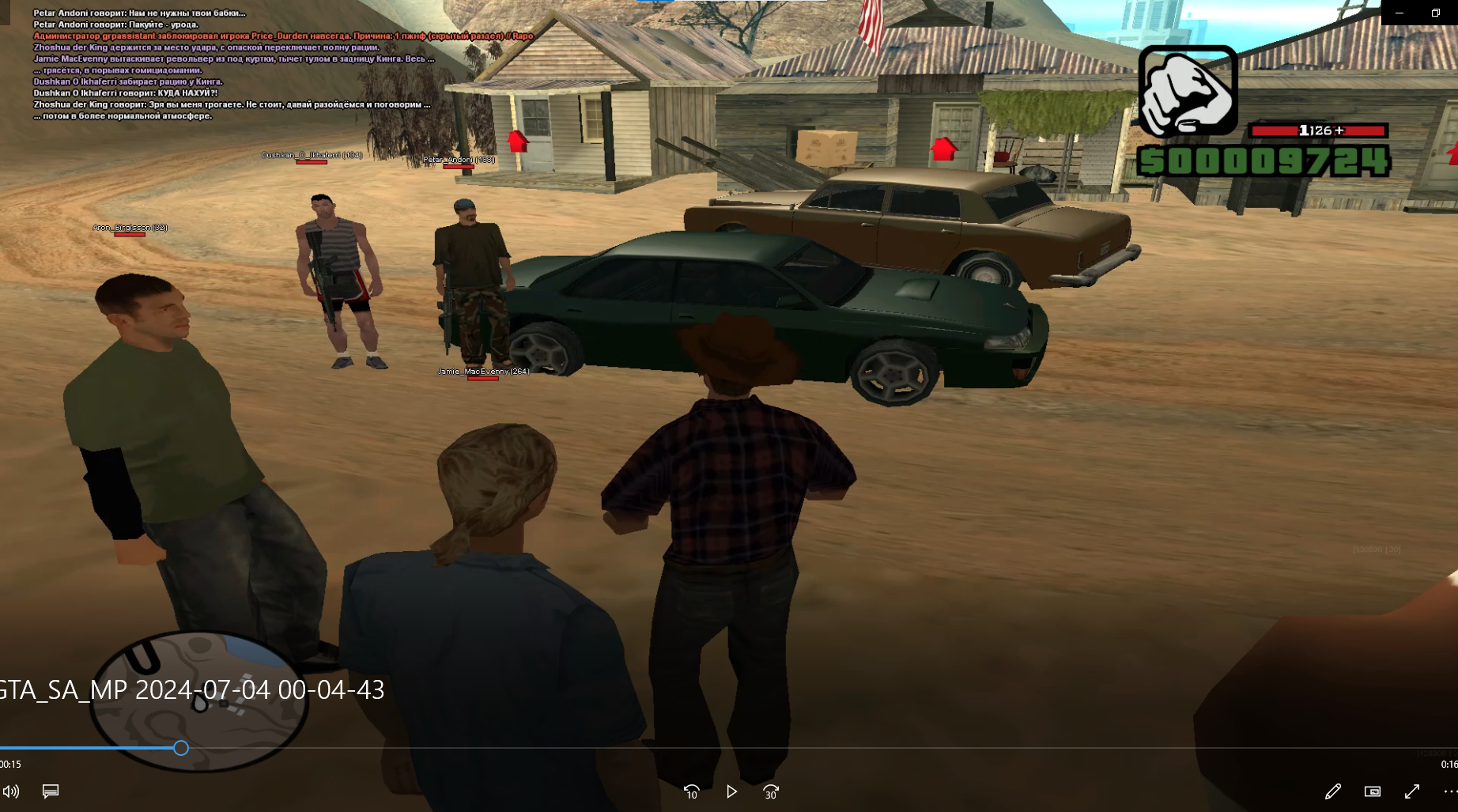Open the circular radar minimap
The width and height of the screenshot is (1458, 812).
tap(199, 700)
